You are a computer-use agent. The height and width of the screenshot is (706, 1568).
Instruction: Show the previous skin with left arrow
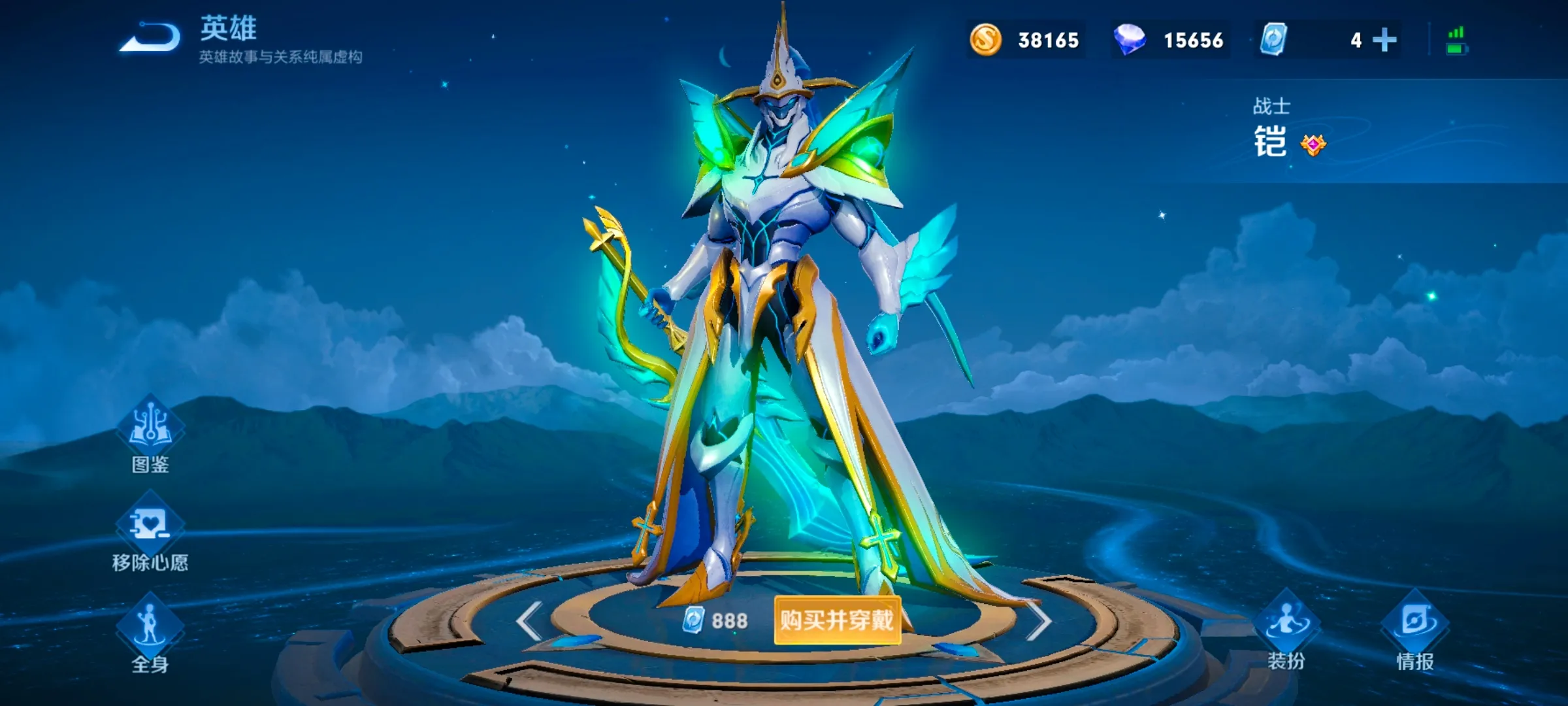coord(529,621)
